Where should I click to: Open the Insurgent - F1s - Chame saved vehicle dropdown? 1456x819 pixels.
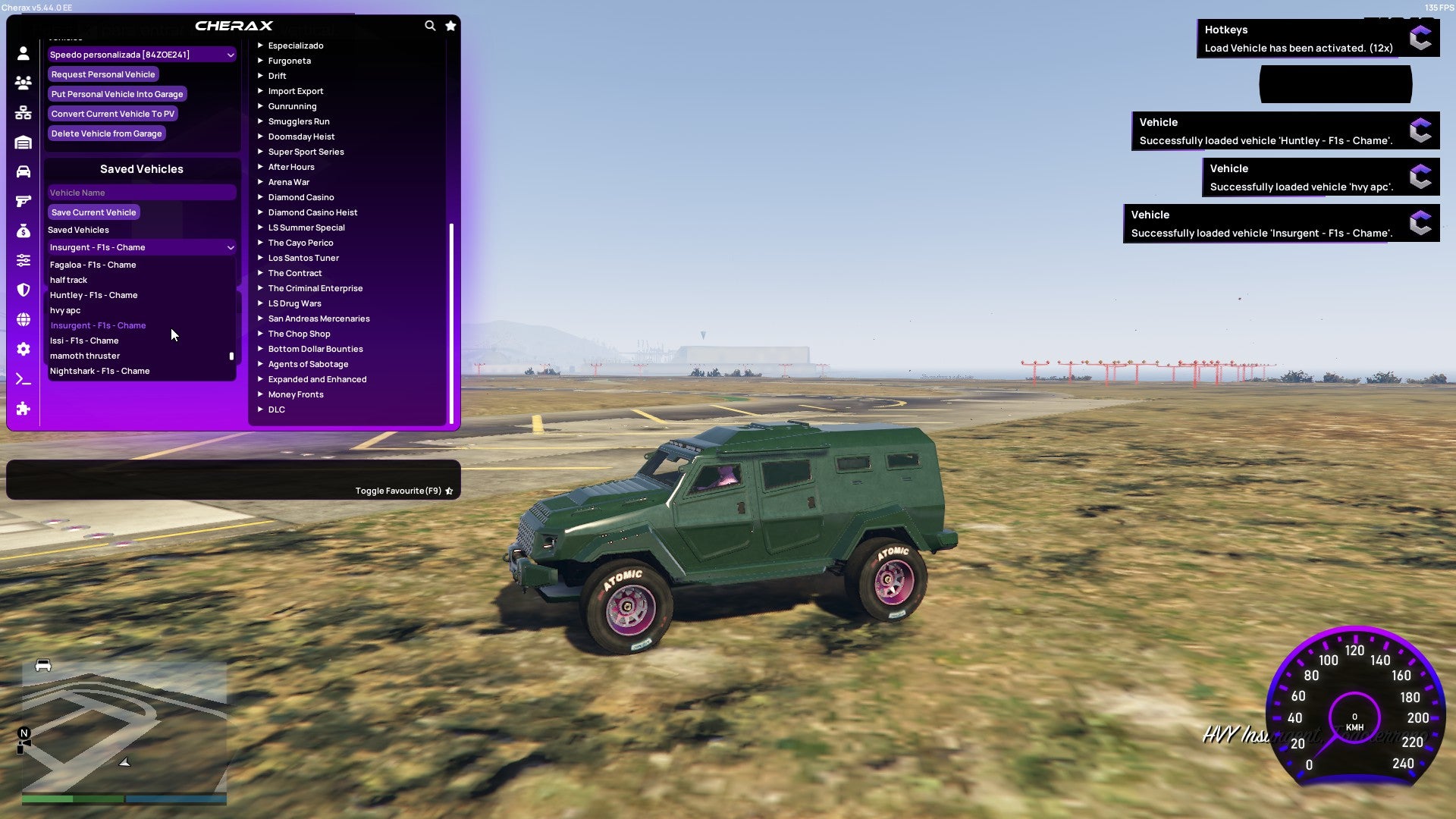pos(141,247)
